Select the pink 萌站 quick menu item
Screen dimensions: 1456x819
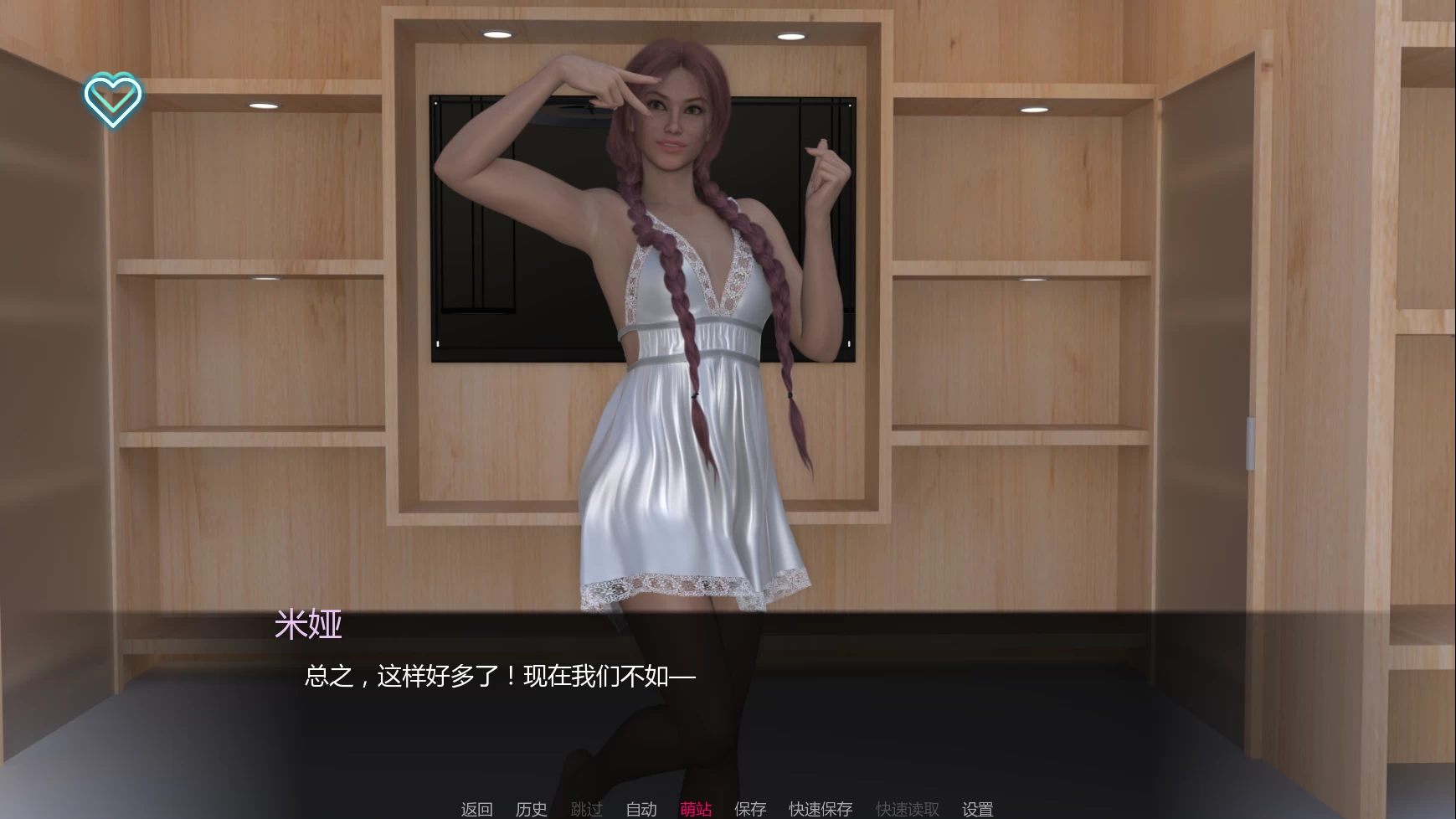point(697,809)
